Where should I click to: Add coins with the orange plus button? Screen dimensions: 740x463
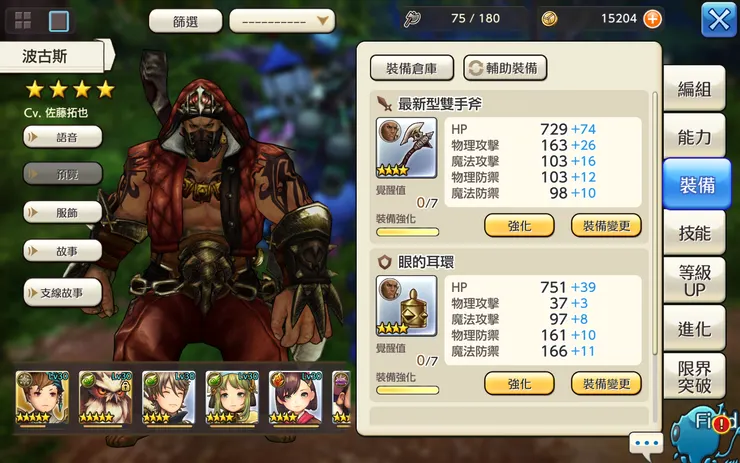pos(652,18)
